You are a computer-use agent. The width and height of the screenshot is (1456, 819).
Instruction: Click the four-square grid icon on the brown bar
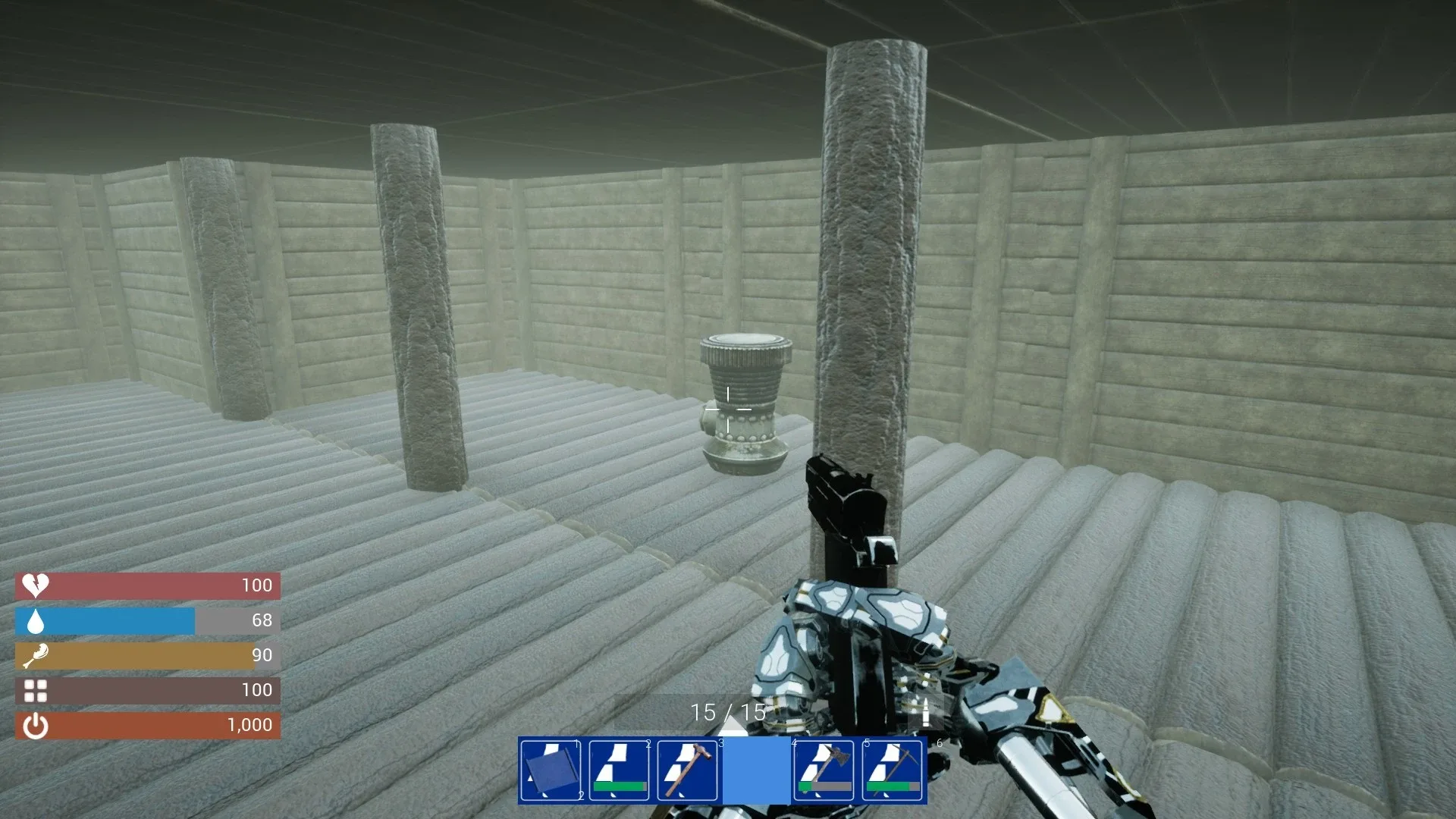pyautogui.click(x=34, y=690)
